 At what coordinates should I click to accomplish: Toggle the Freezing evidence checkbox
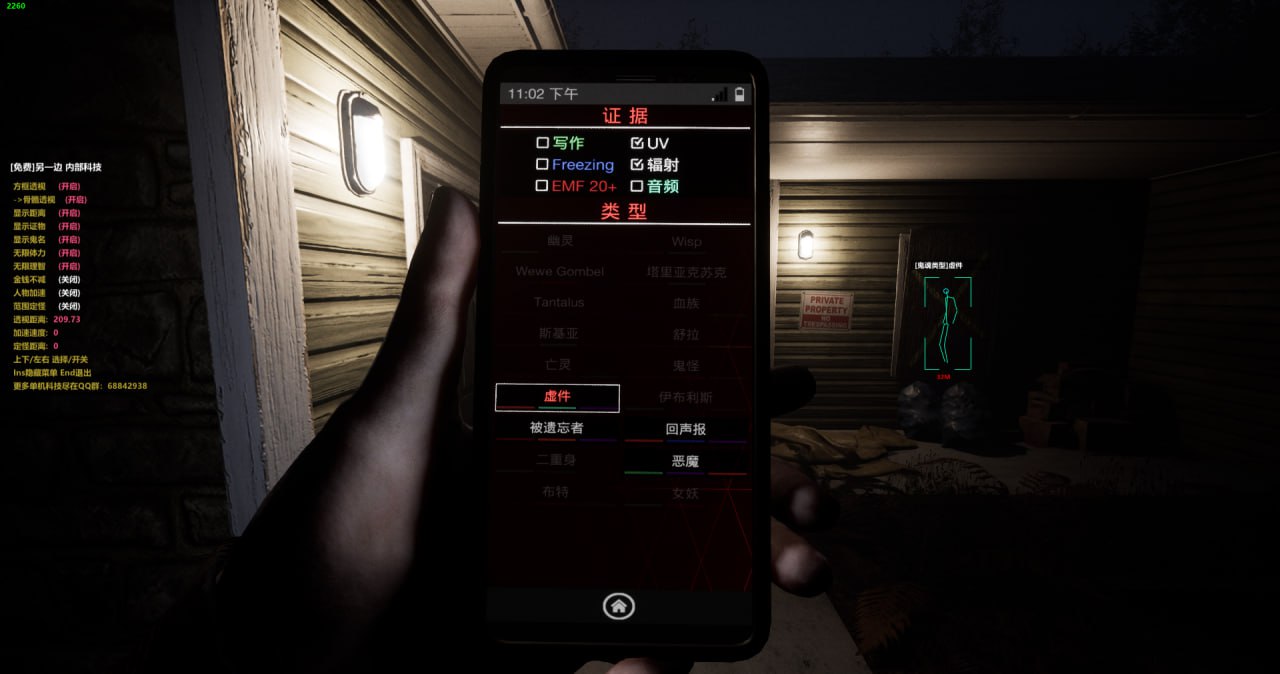click(543, 164)
